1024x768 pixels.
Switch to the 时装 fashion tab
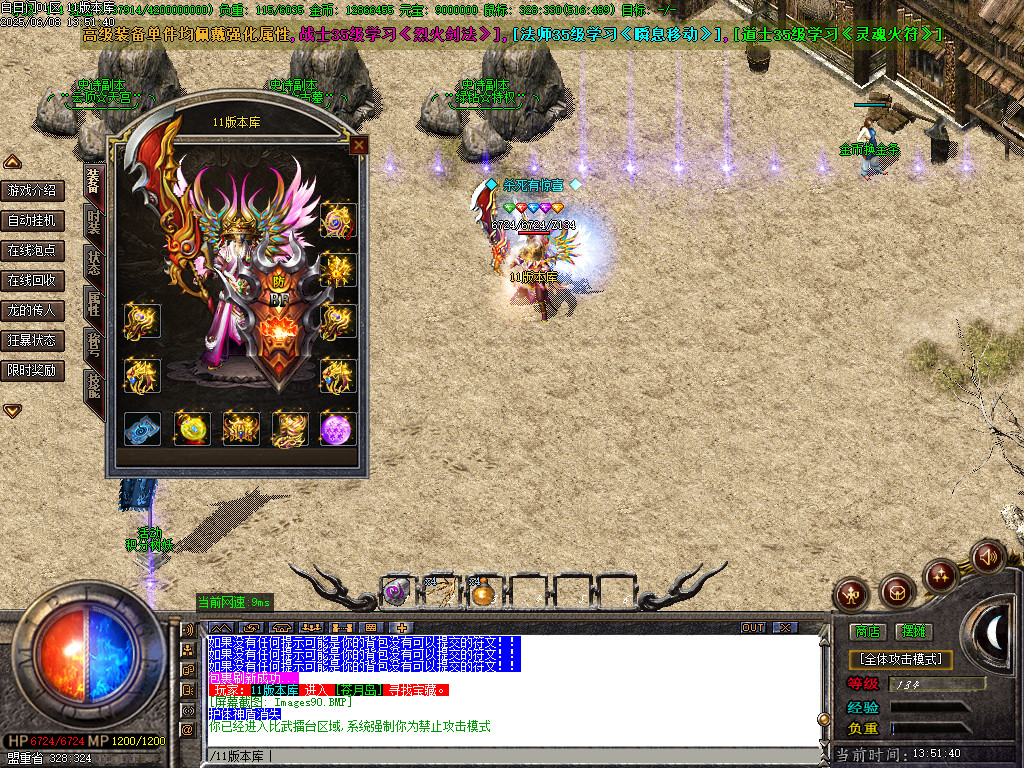(93, 220)
